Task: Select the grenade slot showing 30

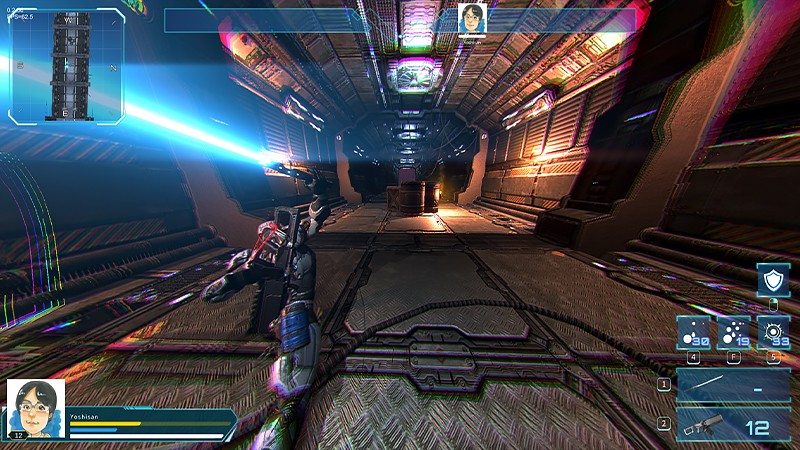Action: click(x=694, y=333)
